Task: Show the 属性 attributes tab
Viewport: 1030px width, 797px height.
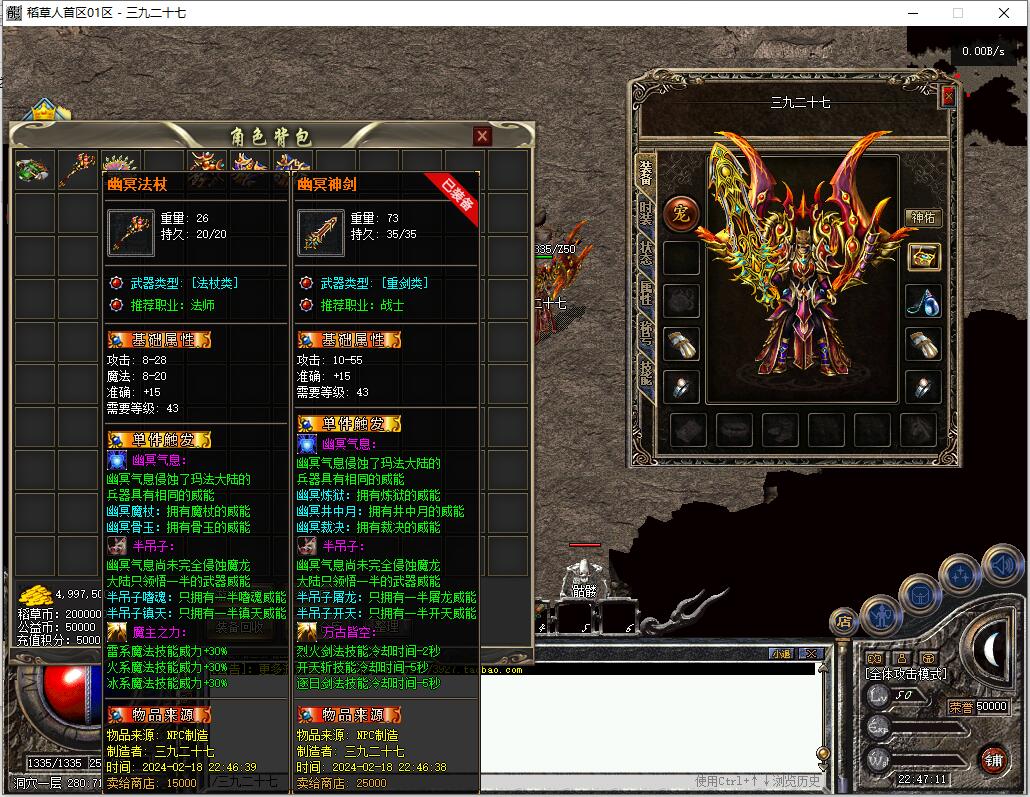Action: [x=646, y=290]
